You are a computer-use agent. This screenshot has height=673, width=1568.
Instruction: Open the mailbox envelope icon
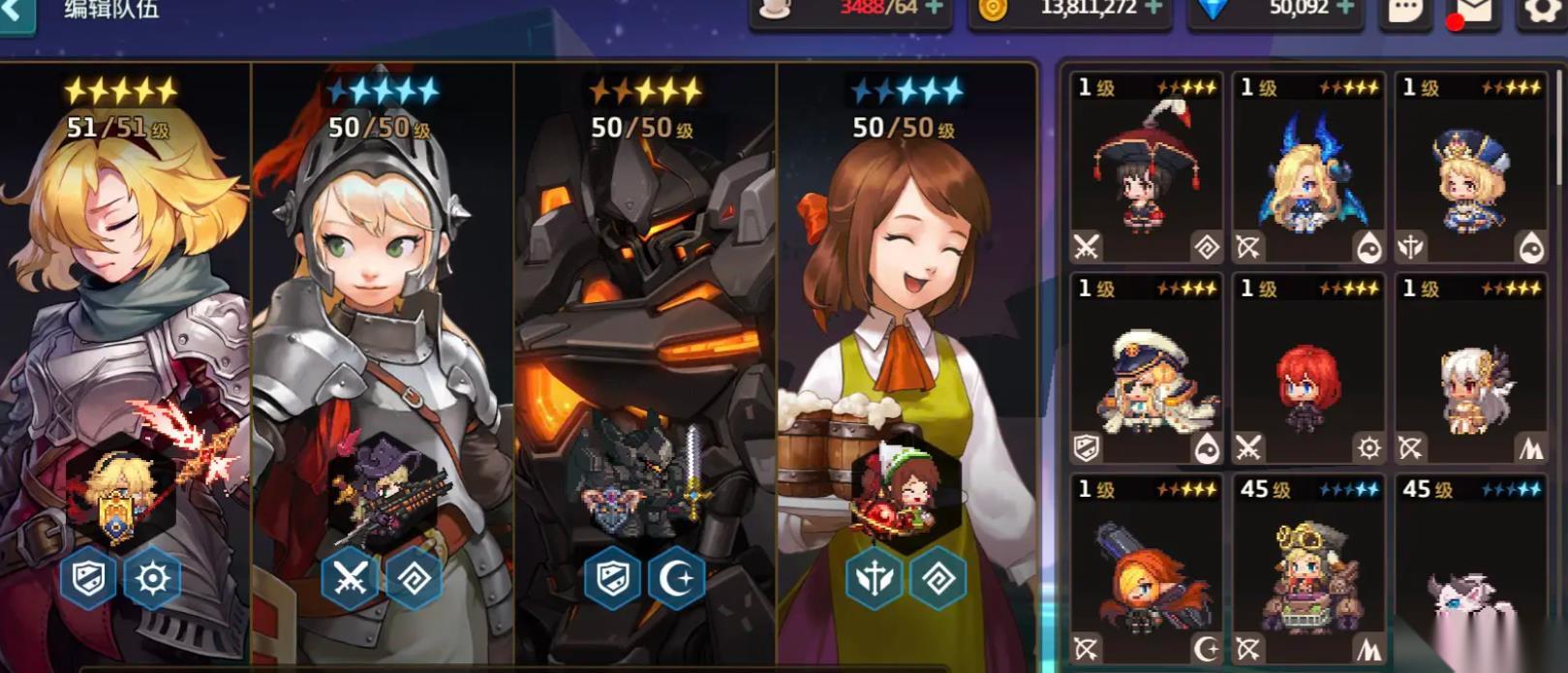click(1473, 12)
